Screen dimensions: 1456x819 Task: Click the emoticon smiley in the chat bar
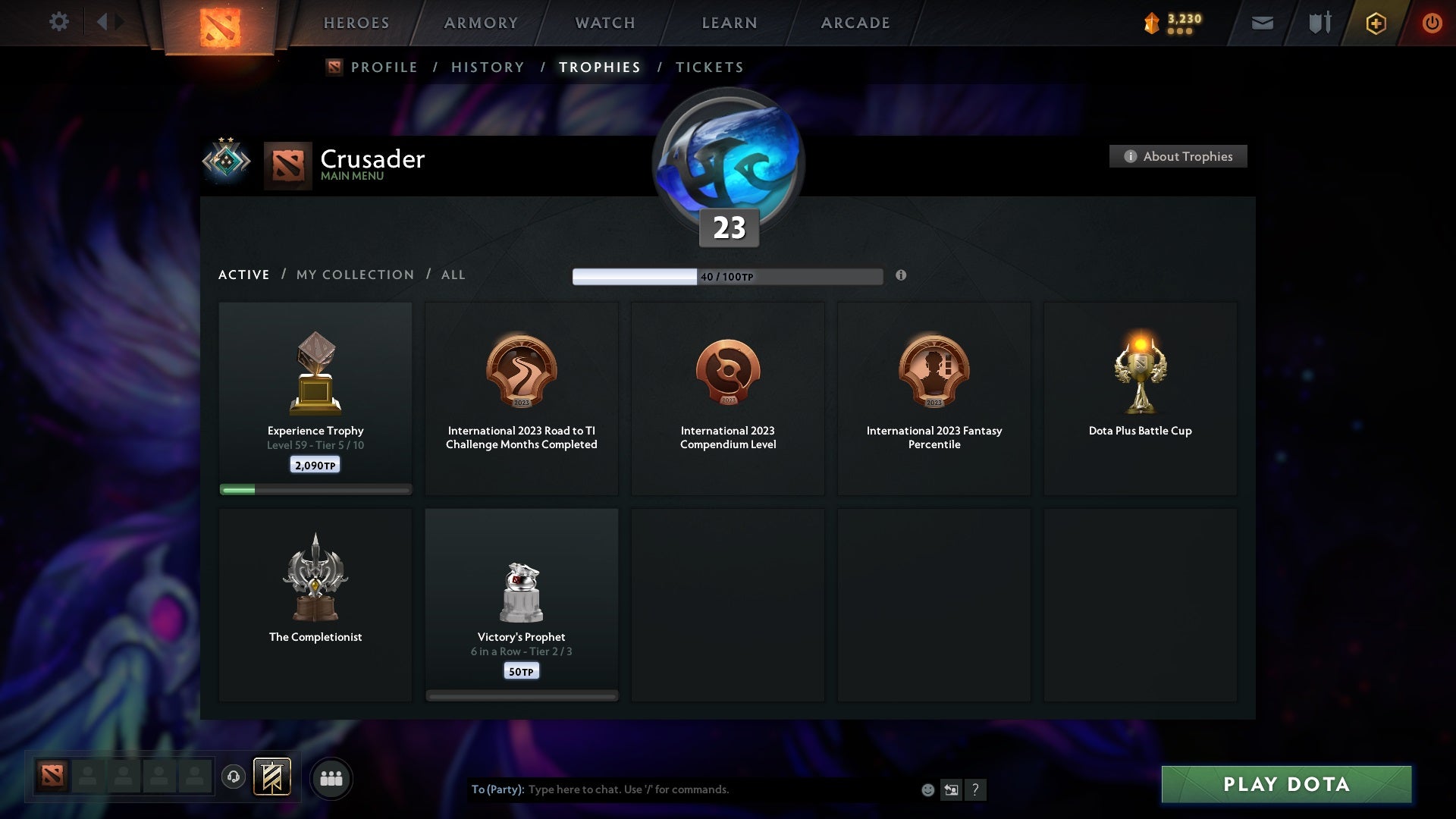tap(927, 789)
